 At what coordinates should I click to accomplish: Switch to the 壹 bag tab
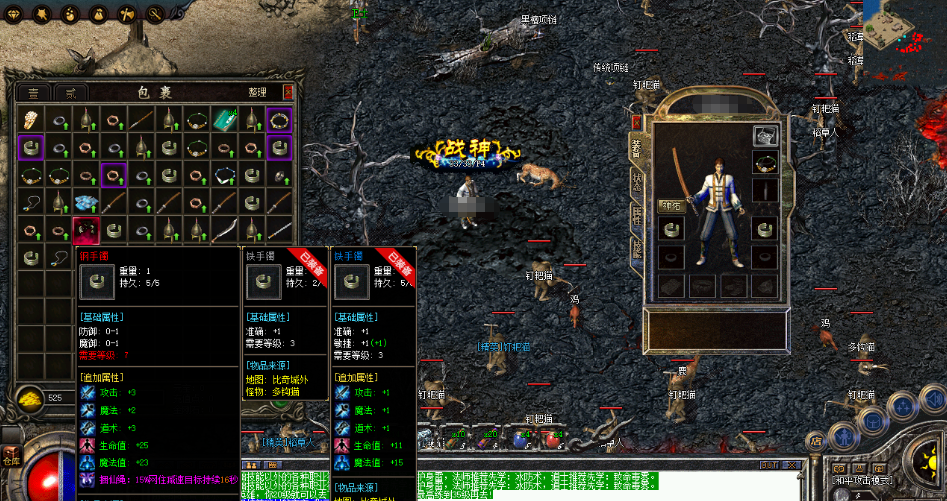pos(36,92)
